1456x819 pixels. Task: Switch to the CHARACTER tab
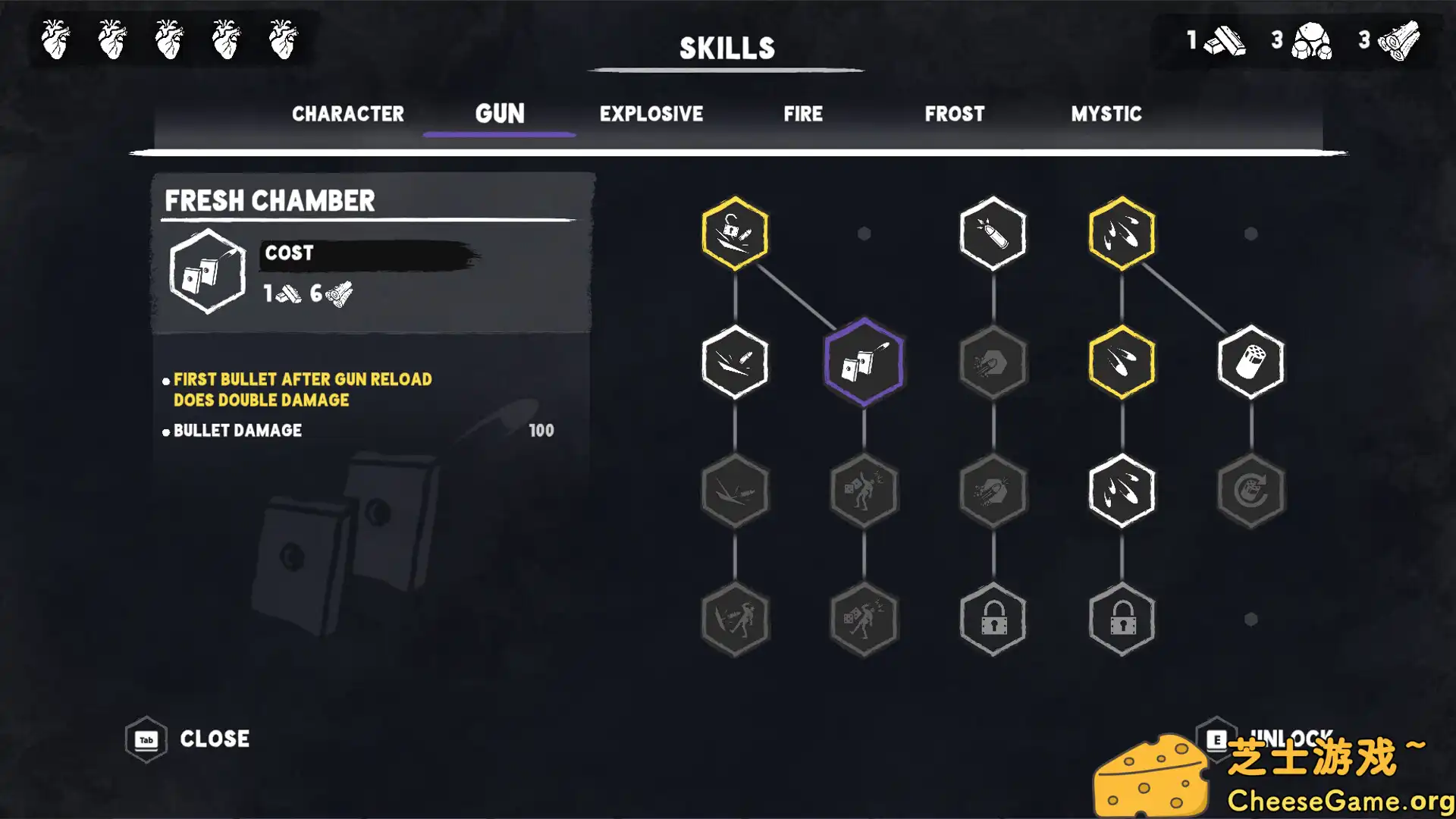click(x=348, y=114)
